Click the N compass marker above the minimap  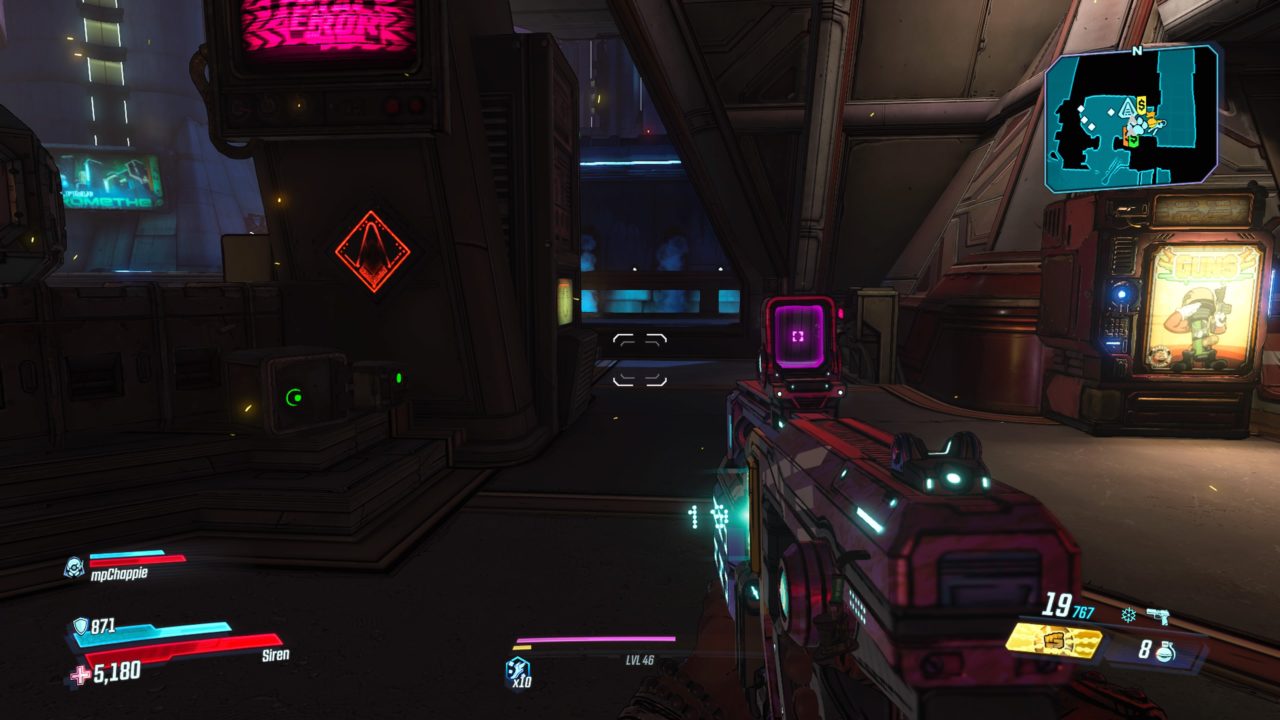point(1137,50)
